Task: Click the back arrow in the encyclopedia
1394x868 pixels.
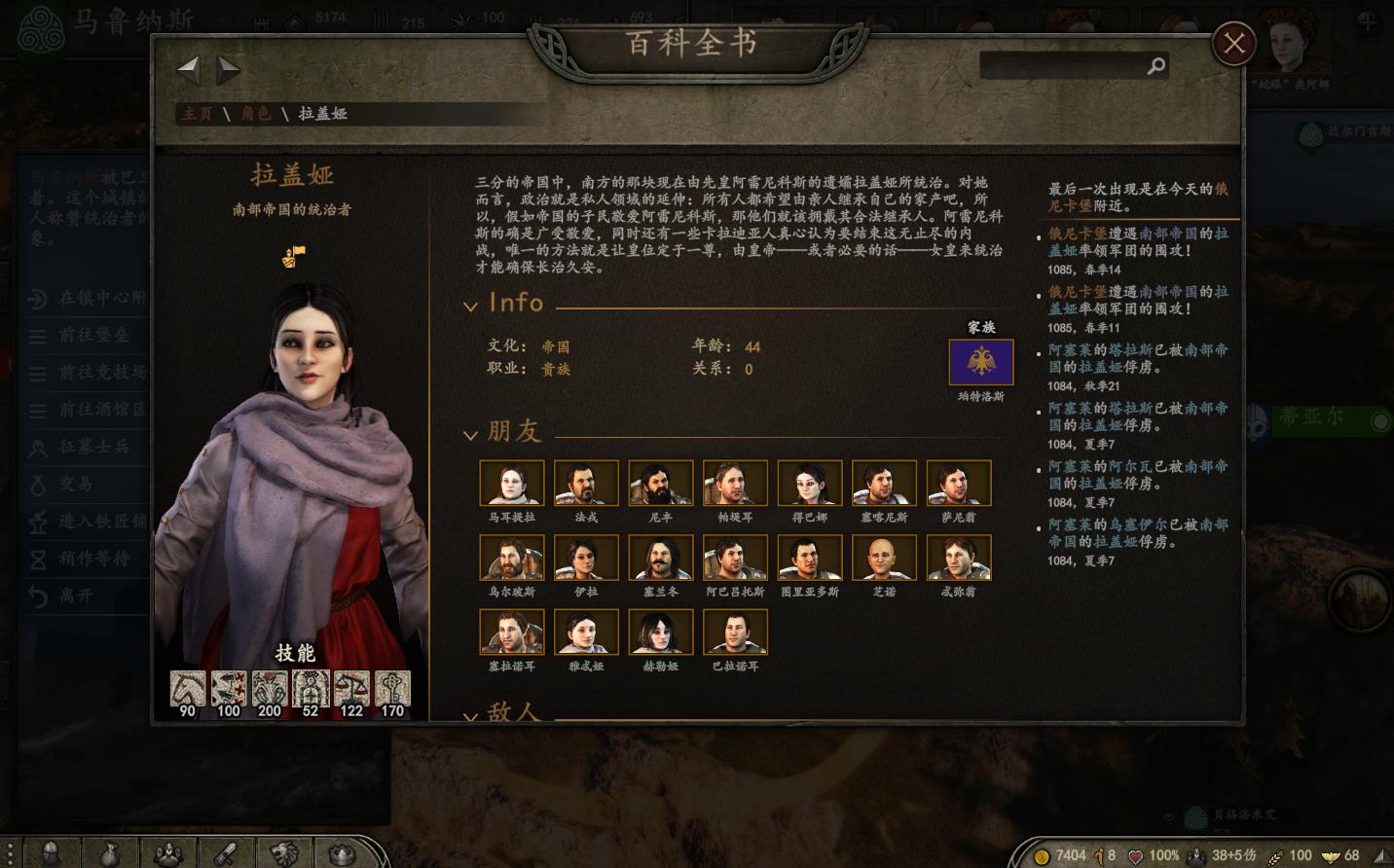Action: point(188,68)
